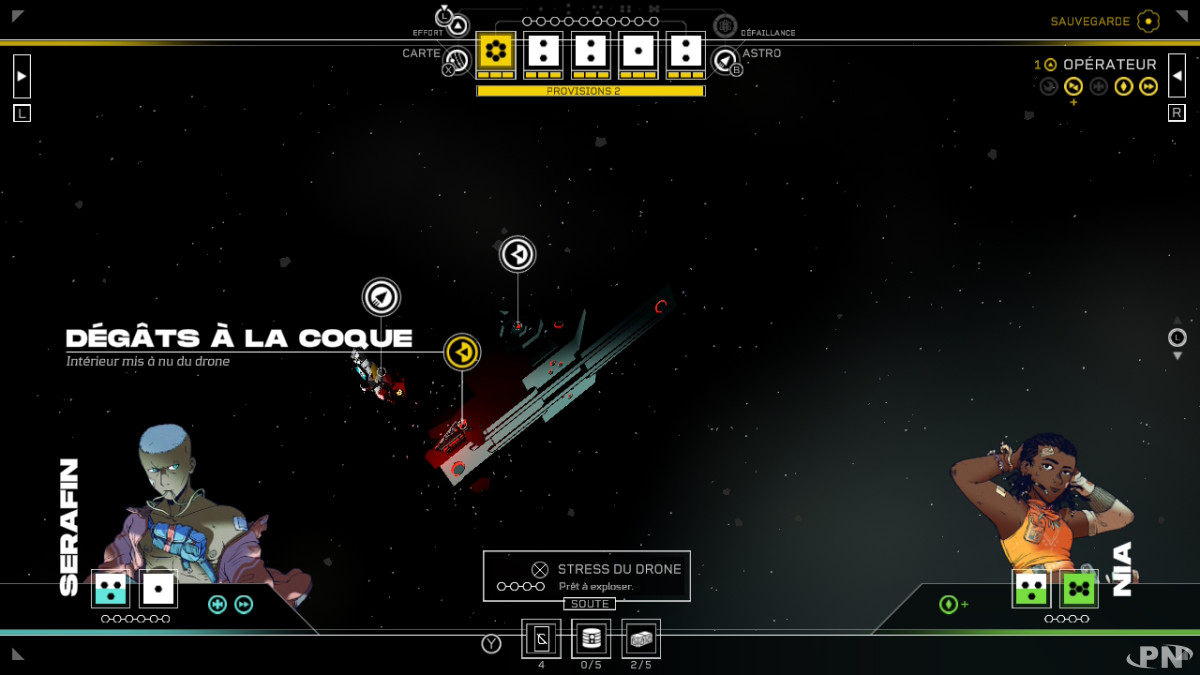Open the Provisions 2 bar
1200x675 pixels.
tap(590, 91)
